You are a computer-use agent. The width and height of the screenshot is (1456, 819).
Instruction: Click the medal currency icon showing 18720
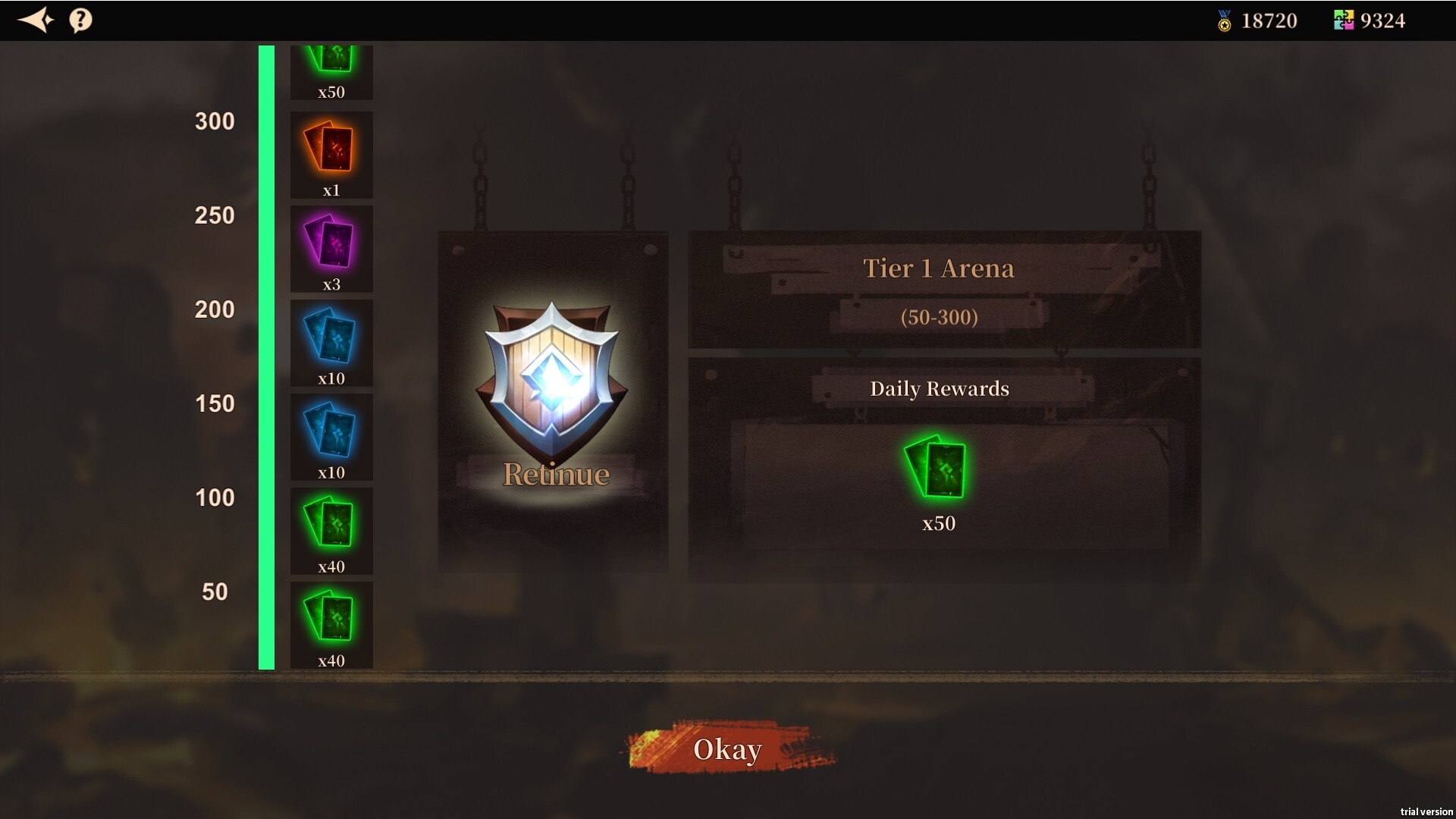(x=1224, y=20)
